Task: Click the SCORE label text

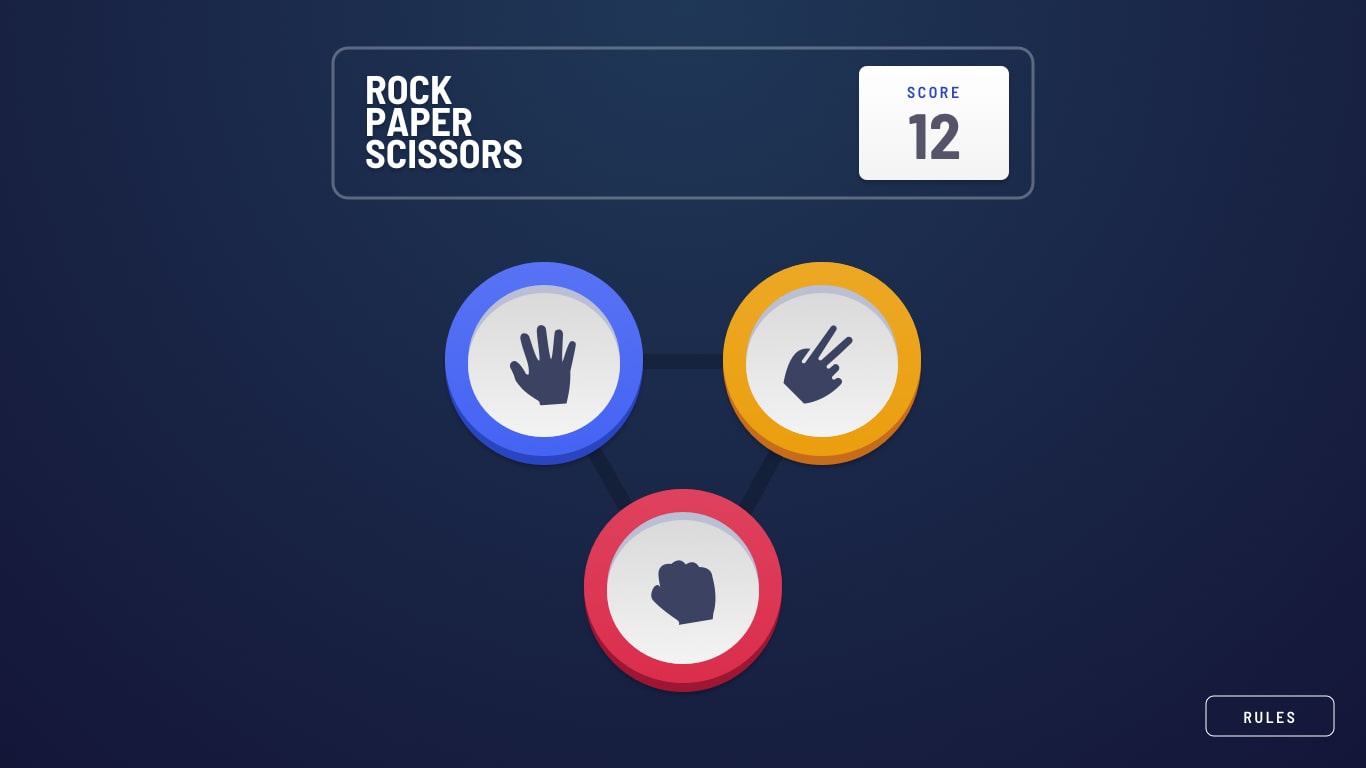Action: point(933,92)
